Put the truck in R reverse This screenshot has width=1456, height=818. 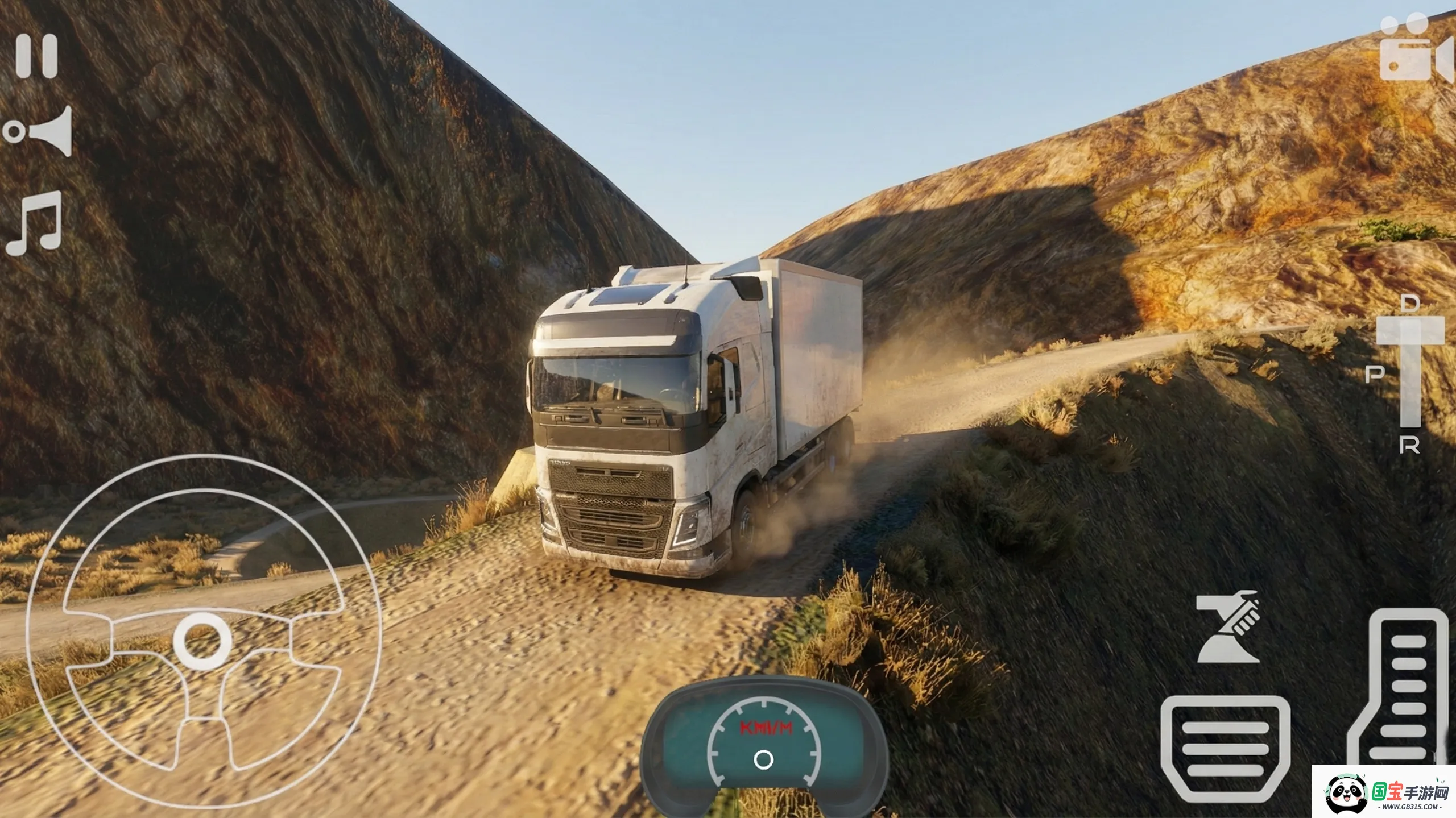coord(1409,445)
